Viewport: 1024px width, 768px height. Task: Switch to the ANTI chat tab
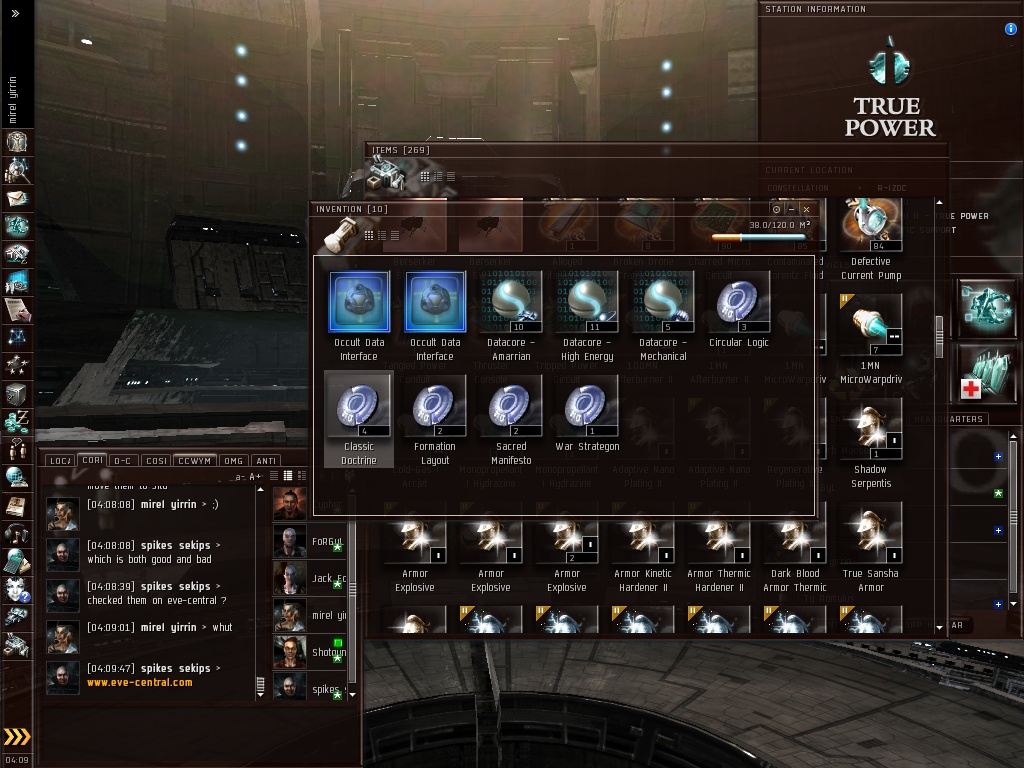266,460
